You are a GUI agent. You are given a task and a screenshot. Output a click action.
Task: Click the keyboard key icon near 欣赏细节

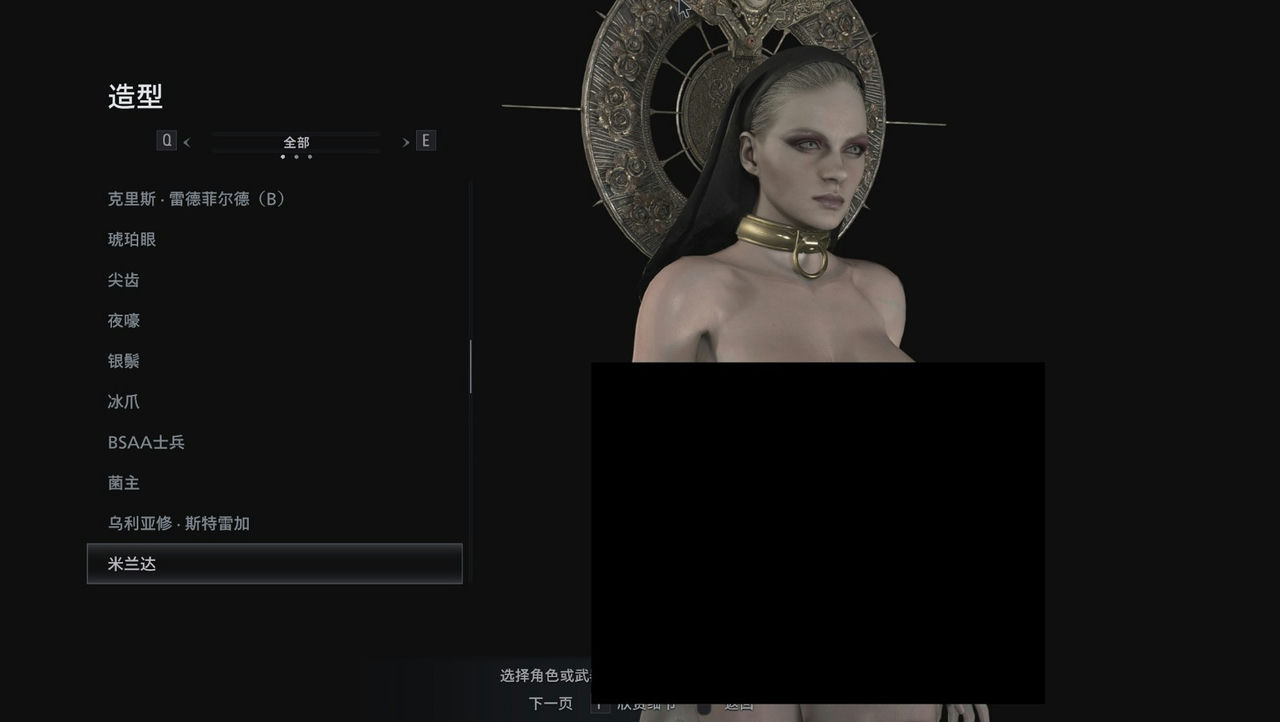(601, 704)
